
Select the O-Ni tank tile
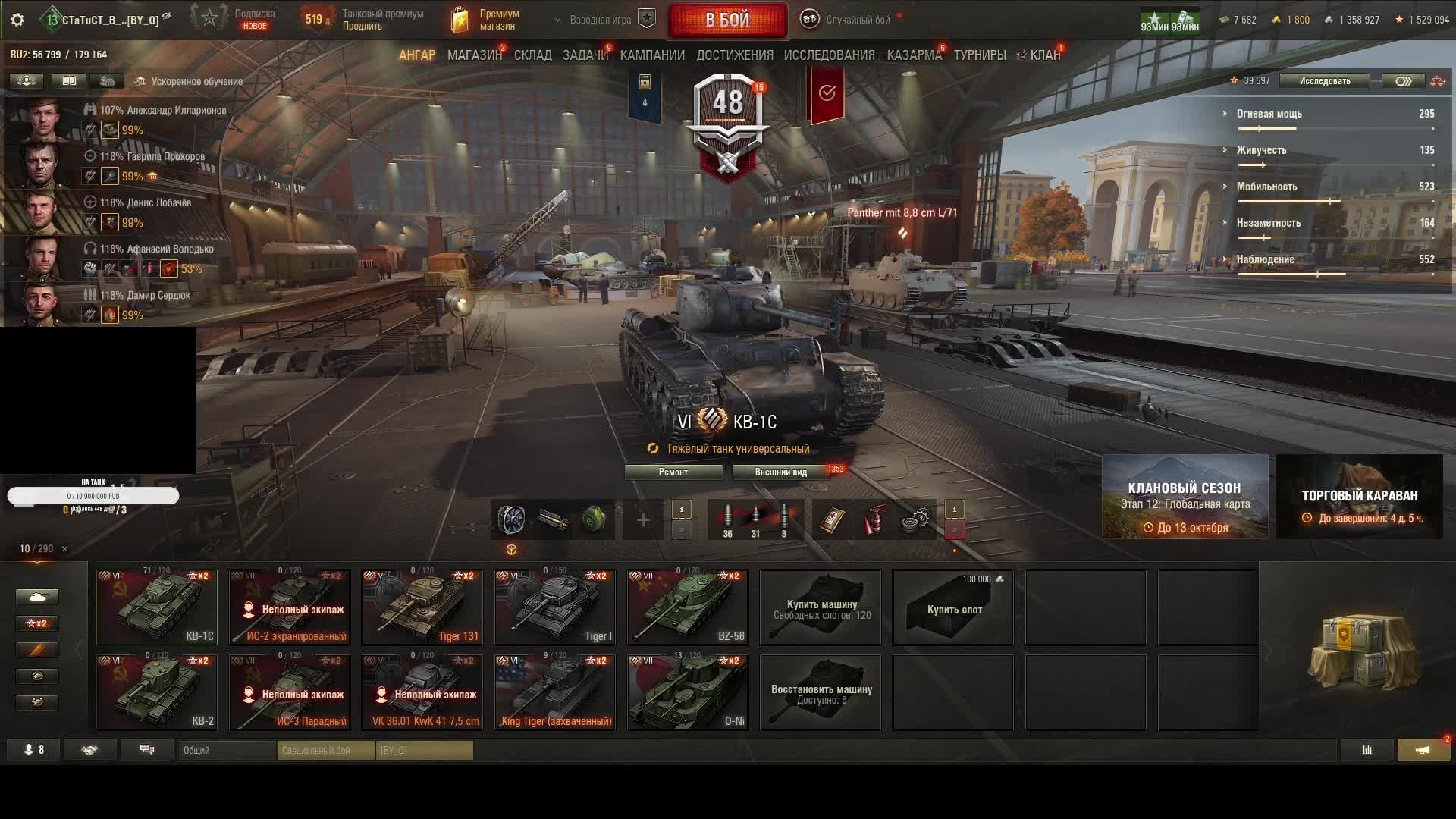coord(687,692)
